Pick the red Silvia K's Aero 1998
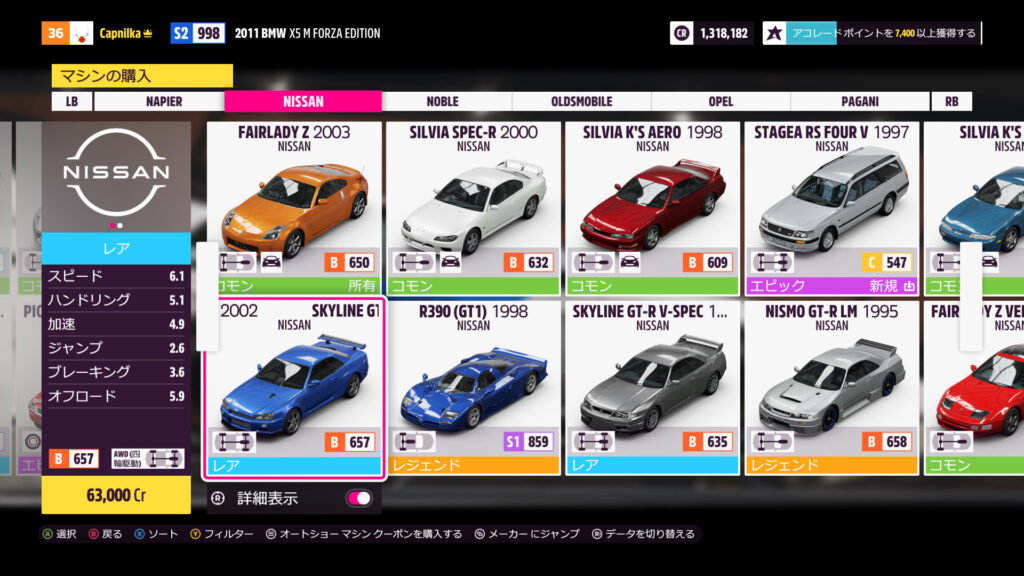Image resolution: width=1024 pixels, height=576 pixels. 652,208
